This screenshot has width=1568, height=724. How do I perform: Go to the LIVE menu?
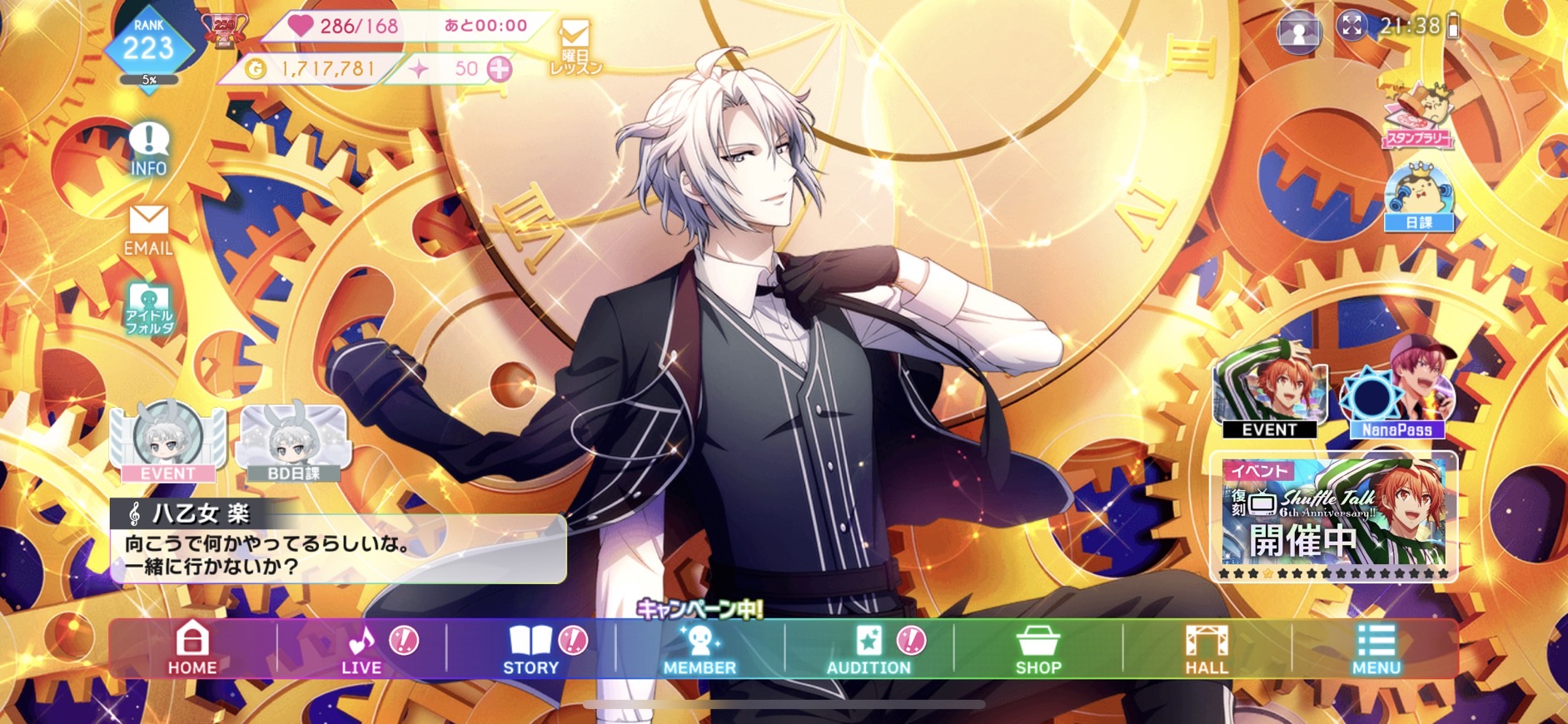click(x=361, y=648)
